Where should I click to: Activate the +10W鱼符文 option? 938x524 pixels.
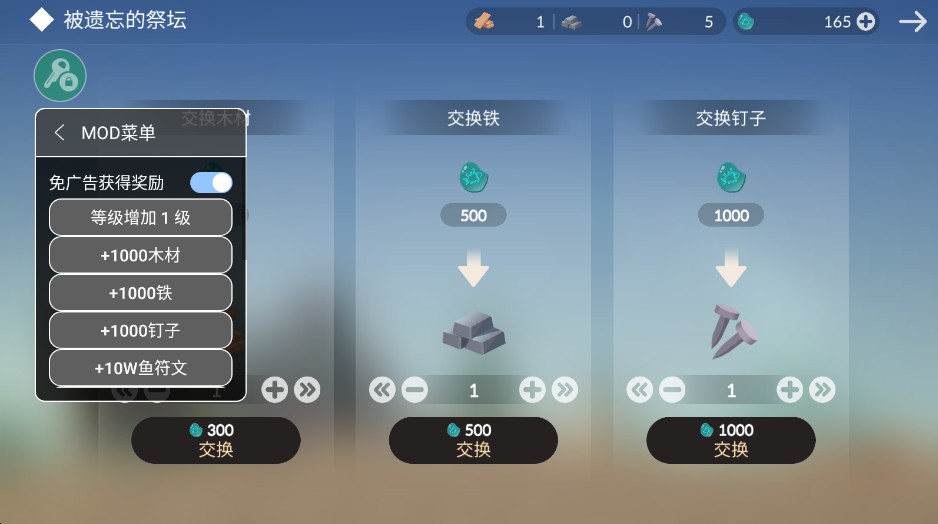[141, 368]
